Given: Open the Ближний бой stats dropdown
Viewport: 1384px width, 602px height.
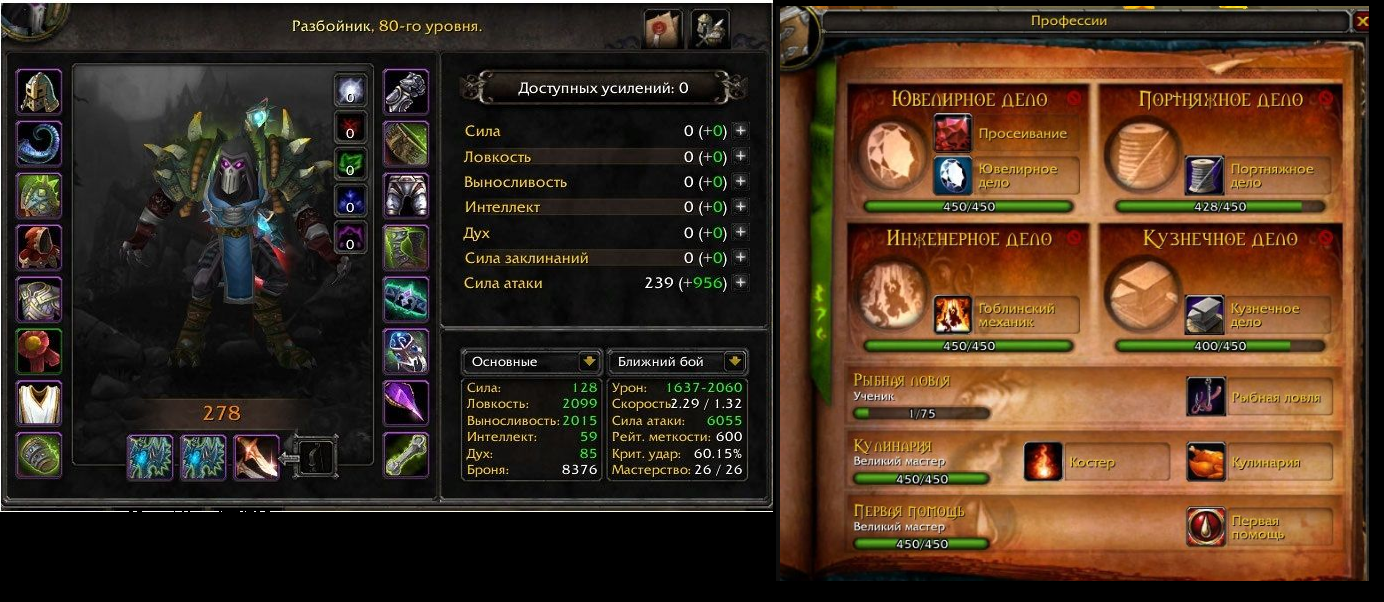Looking at the screenshot, I should coord(736,362).
